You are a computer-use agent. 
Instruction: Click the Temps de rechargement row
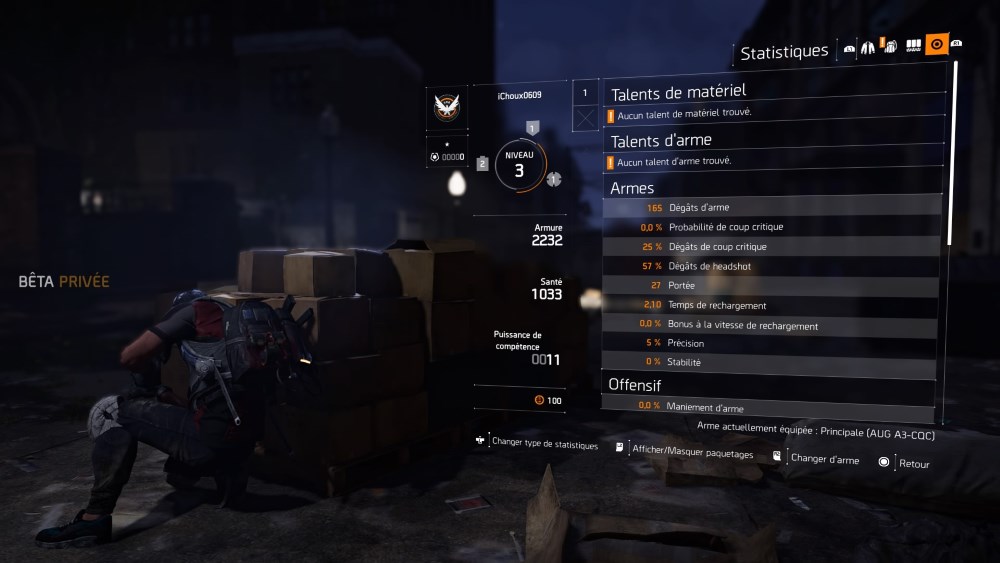(772, 305)
